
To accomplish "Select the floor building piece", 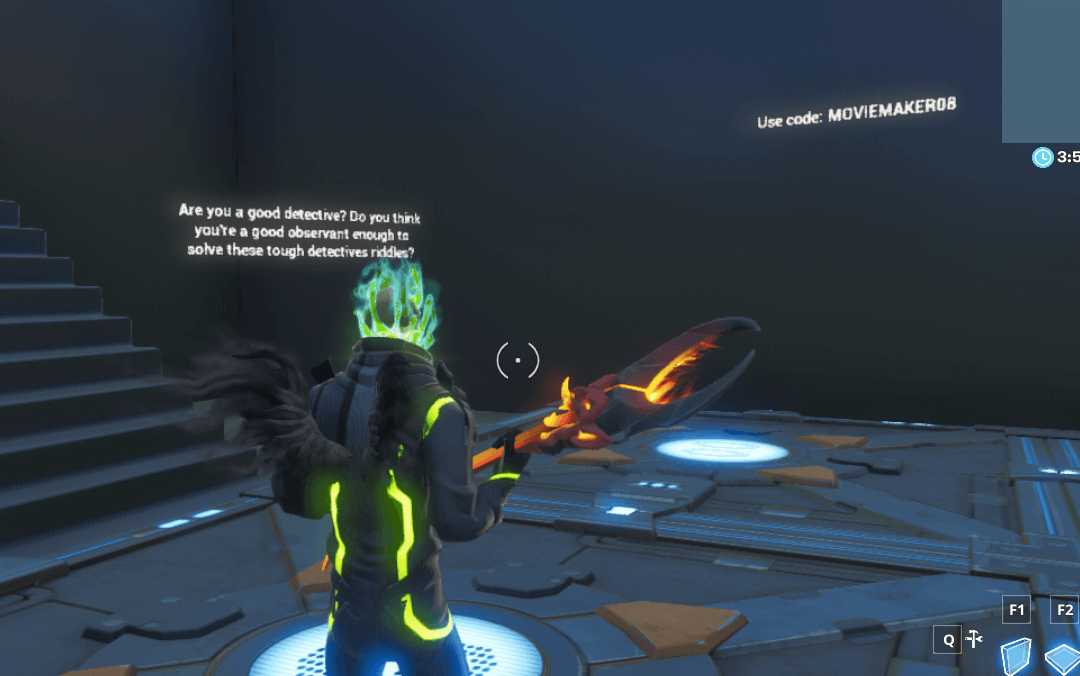I will (x=1062, y=658).
